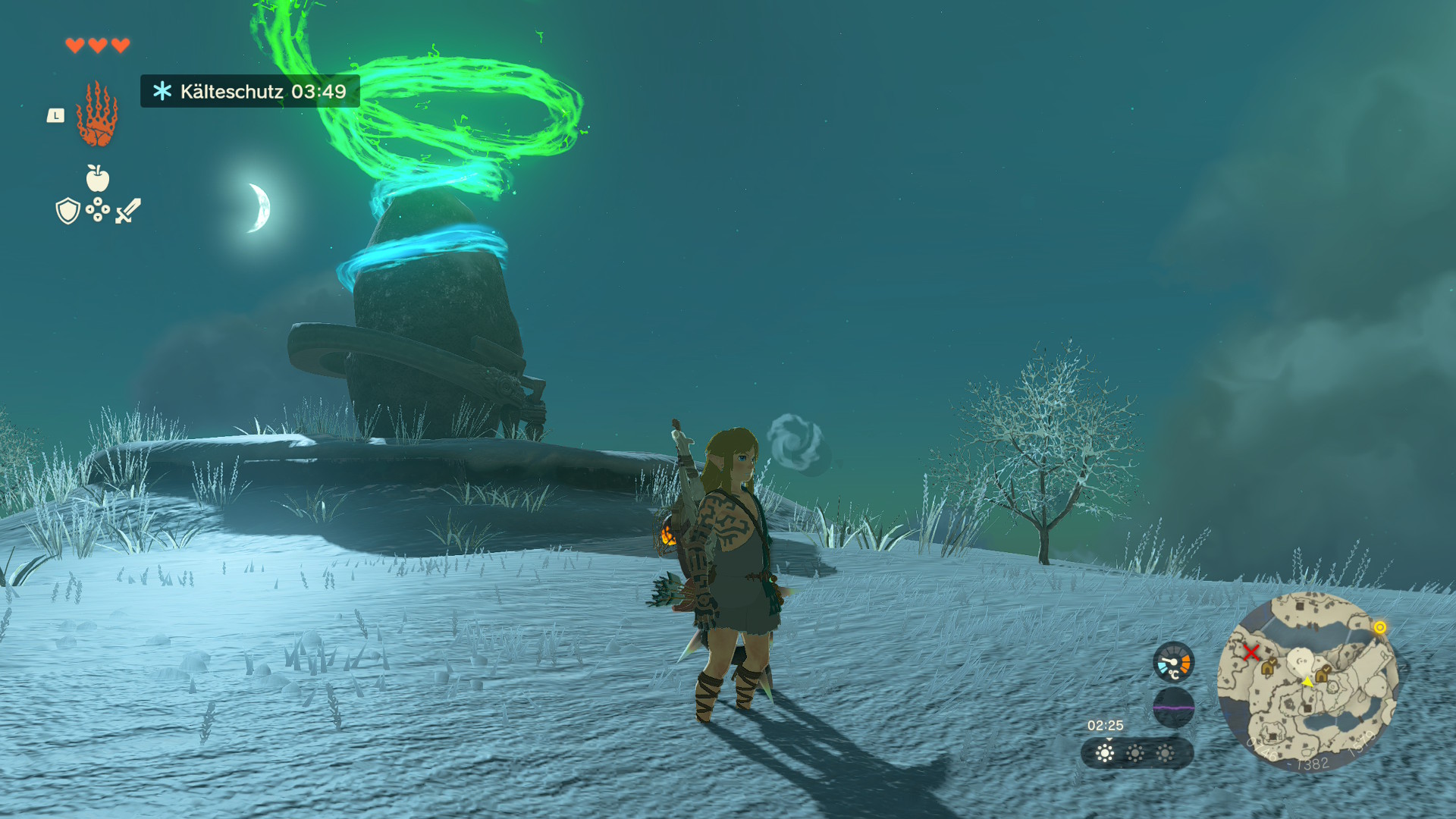
Task: Click the Kälteschutz cold-resistance status effect
Action: [249, 92]
